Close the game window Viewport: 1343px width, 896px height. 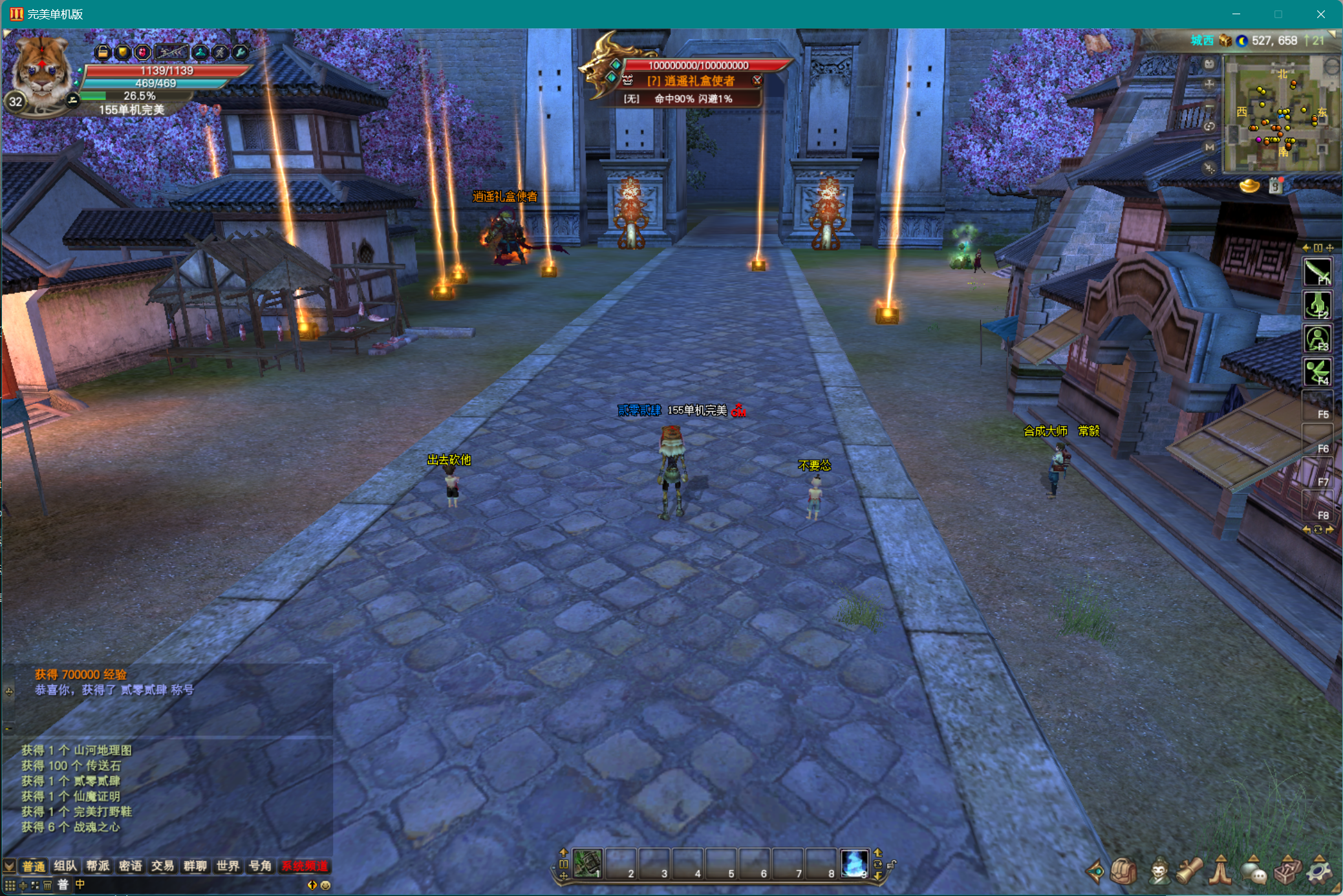(x=1320, y=14)
